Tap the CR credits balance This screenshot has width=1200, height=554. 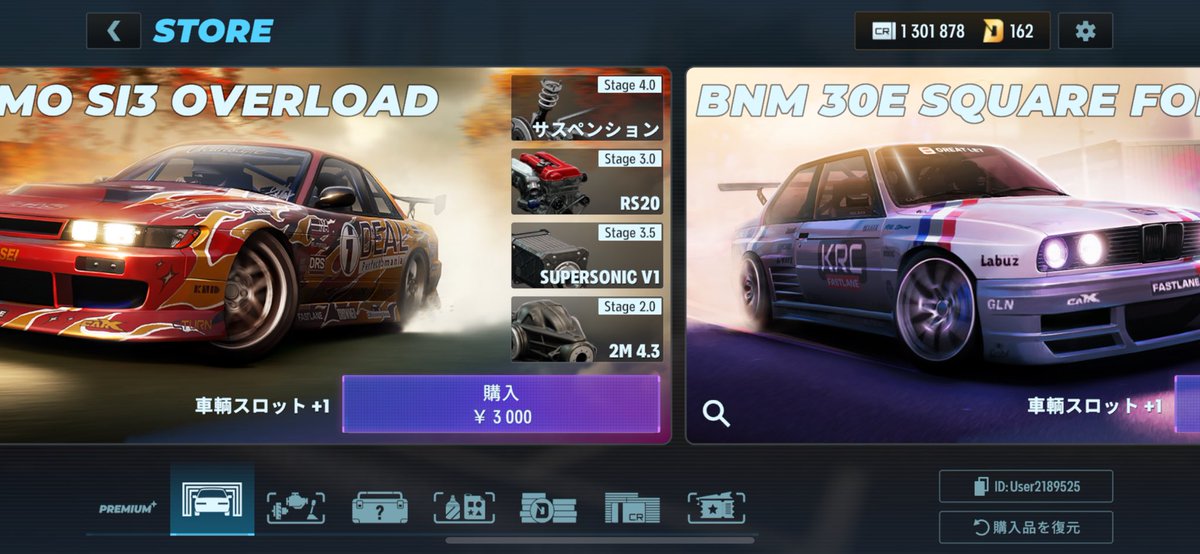(x=918, y=31)
